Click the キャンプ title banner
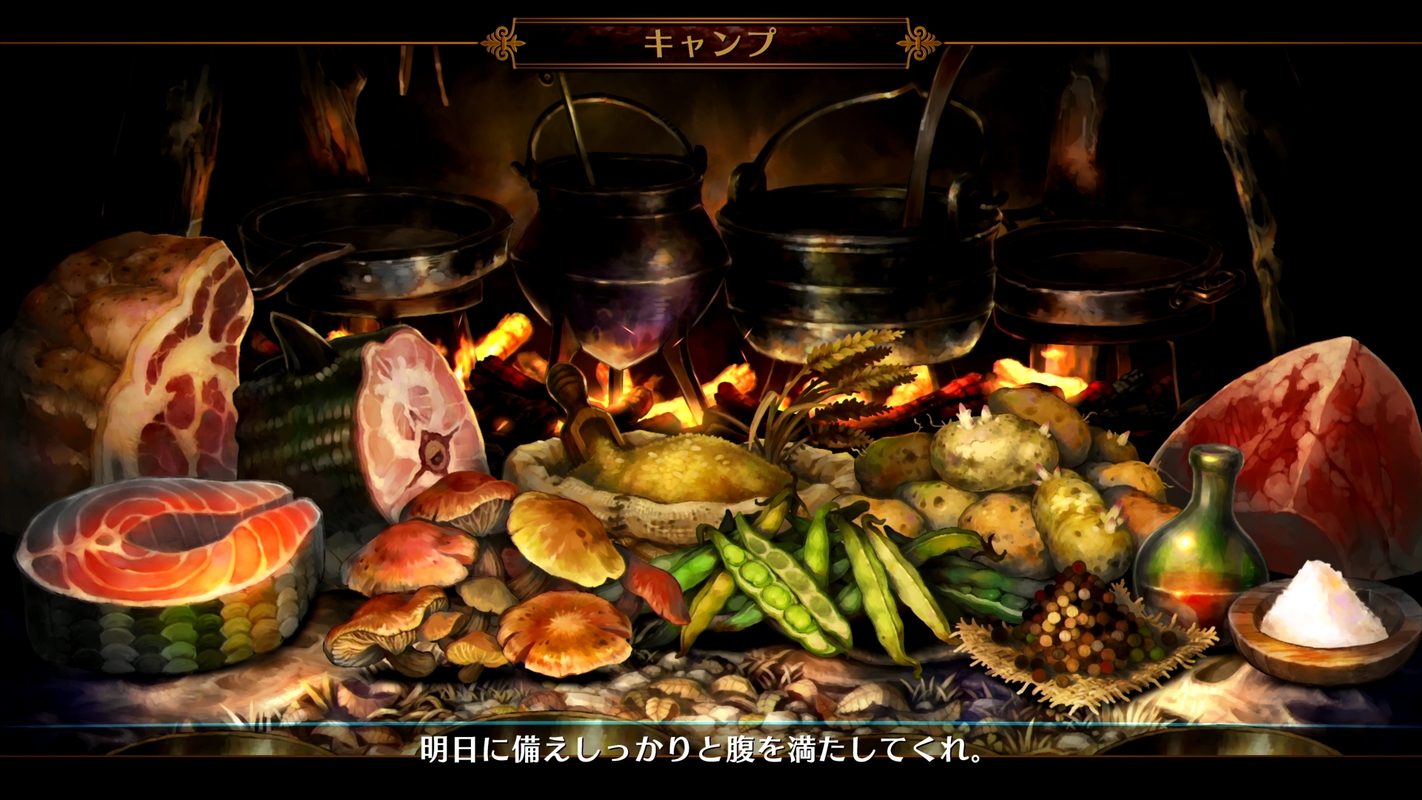Image resolution: width=1422 pixels, height=800 pixels. click(x=710, y=38)
